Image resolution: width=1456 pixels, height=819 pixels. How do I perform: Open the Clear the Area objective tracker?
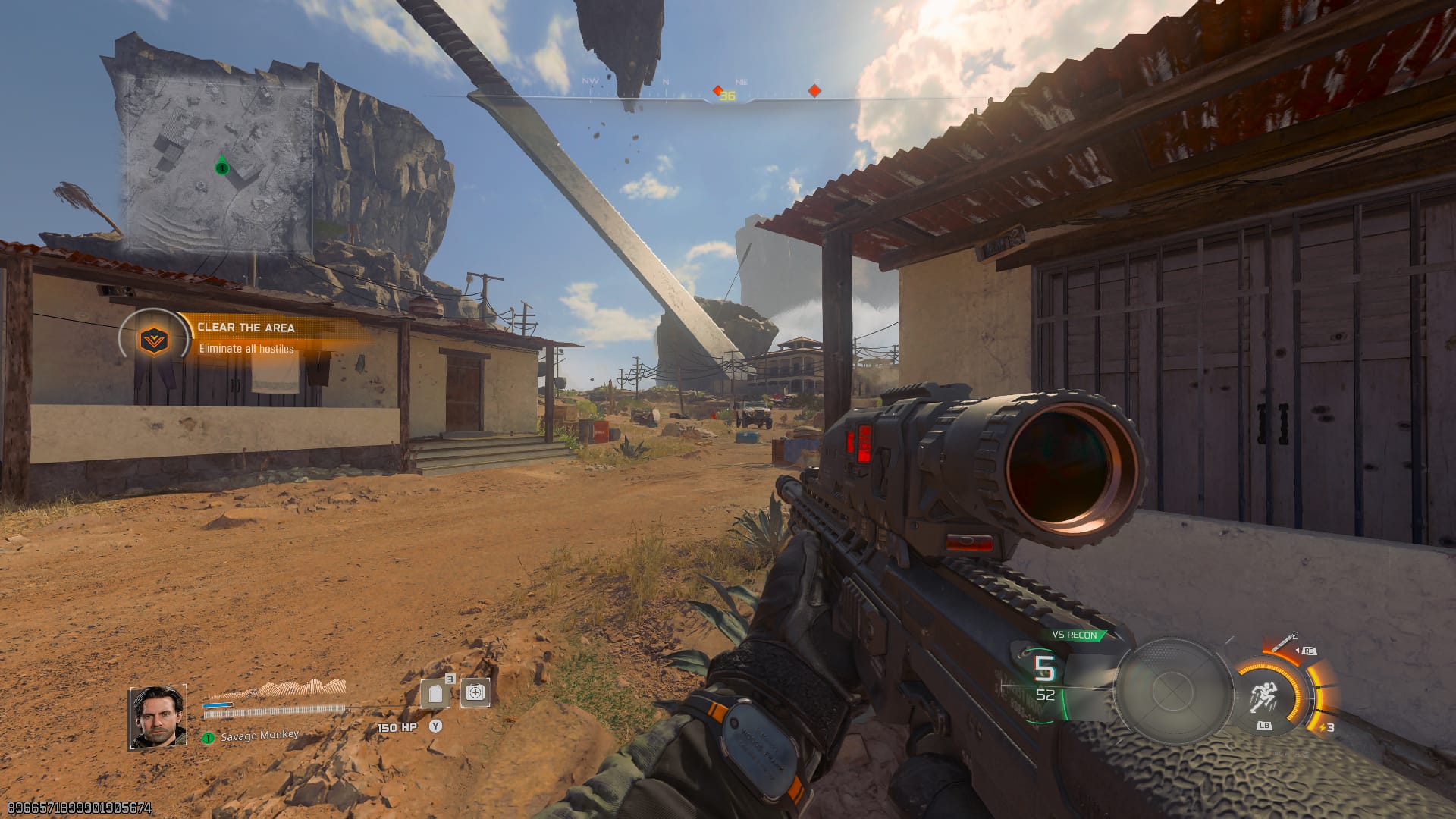click(246, 337)
